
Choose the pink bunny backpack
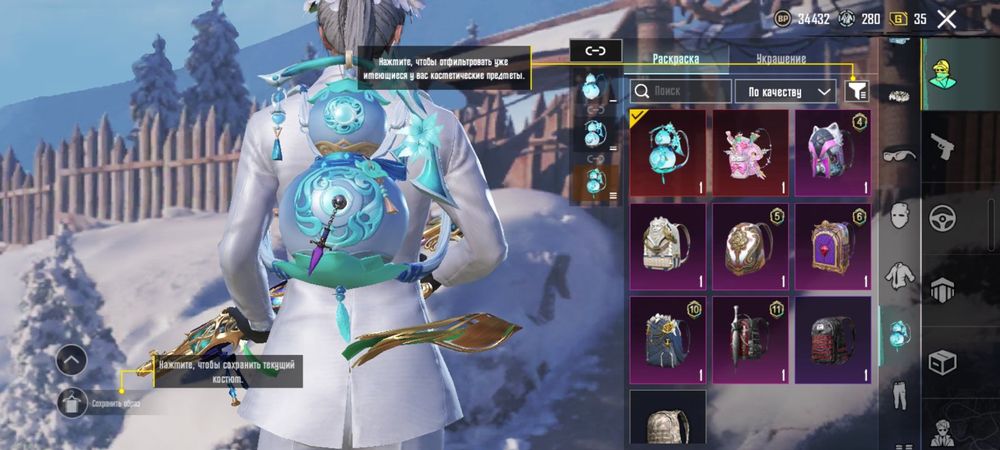click(750, 152)
